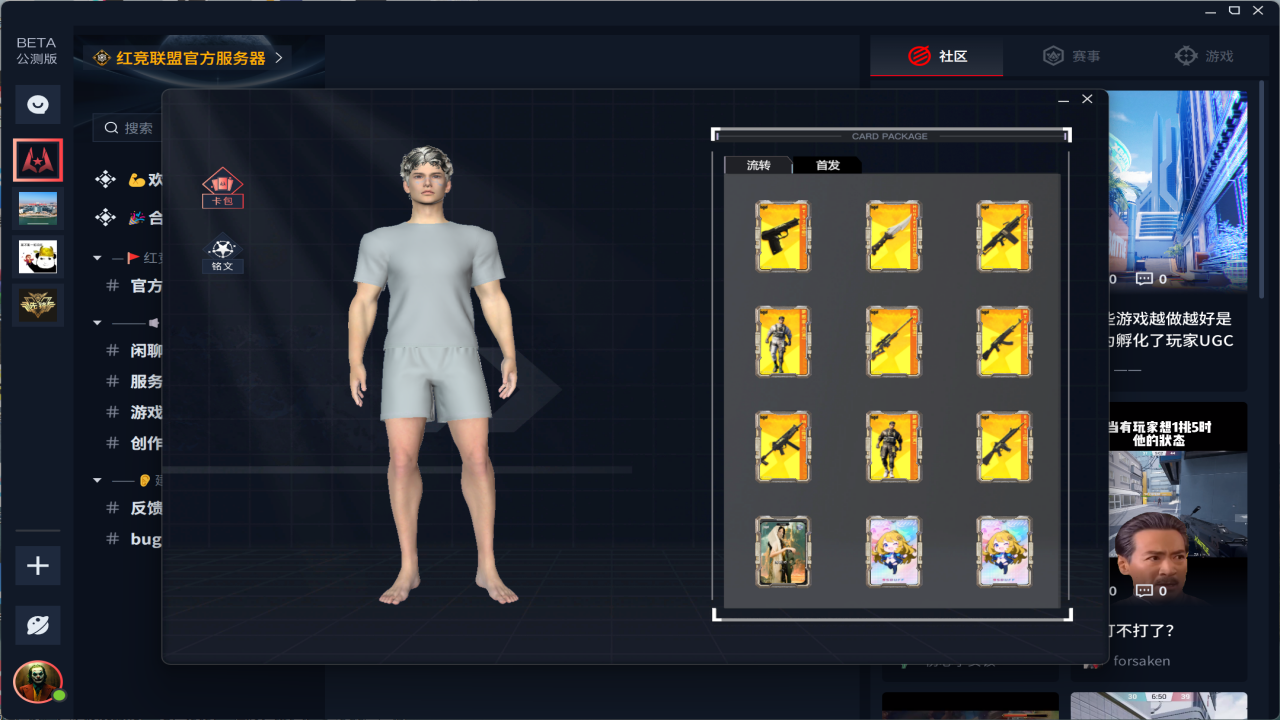The width and height of the screenshot is (1280, 720).
Task: Click the plus button to add a server
Action: [x=38, y=566]
